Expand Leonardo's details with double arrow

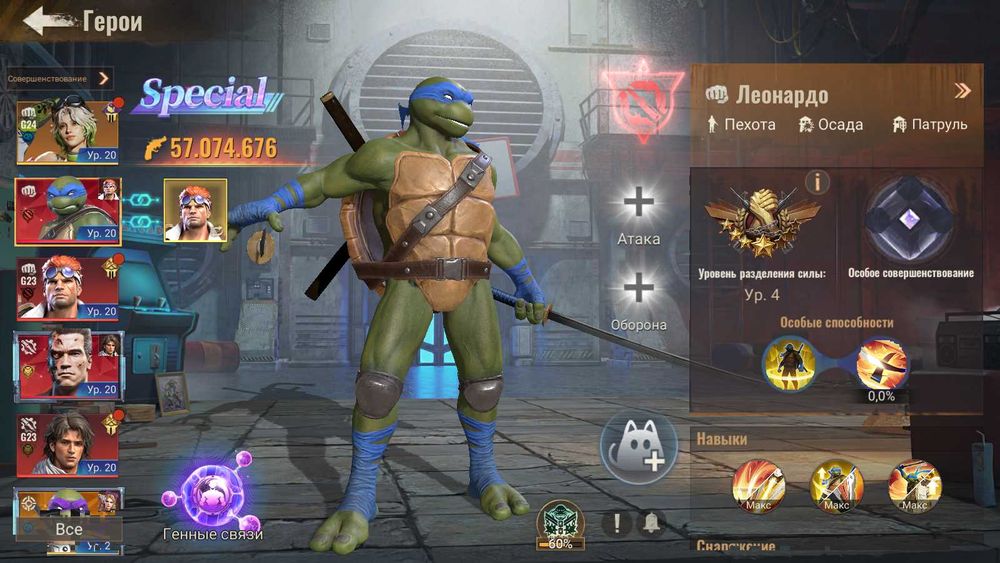pos(962,91)
